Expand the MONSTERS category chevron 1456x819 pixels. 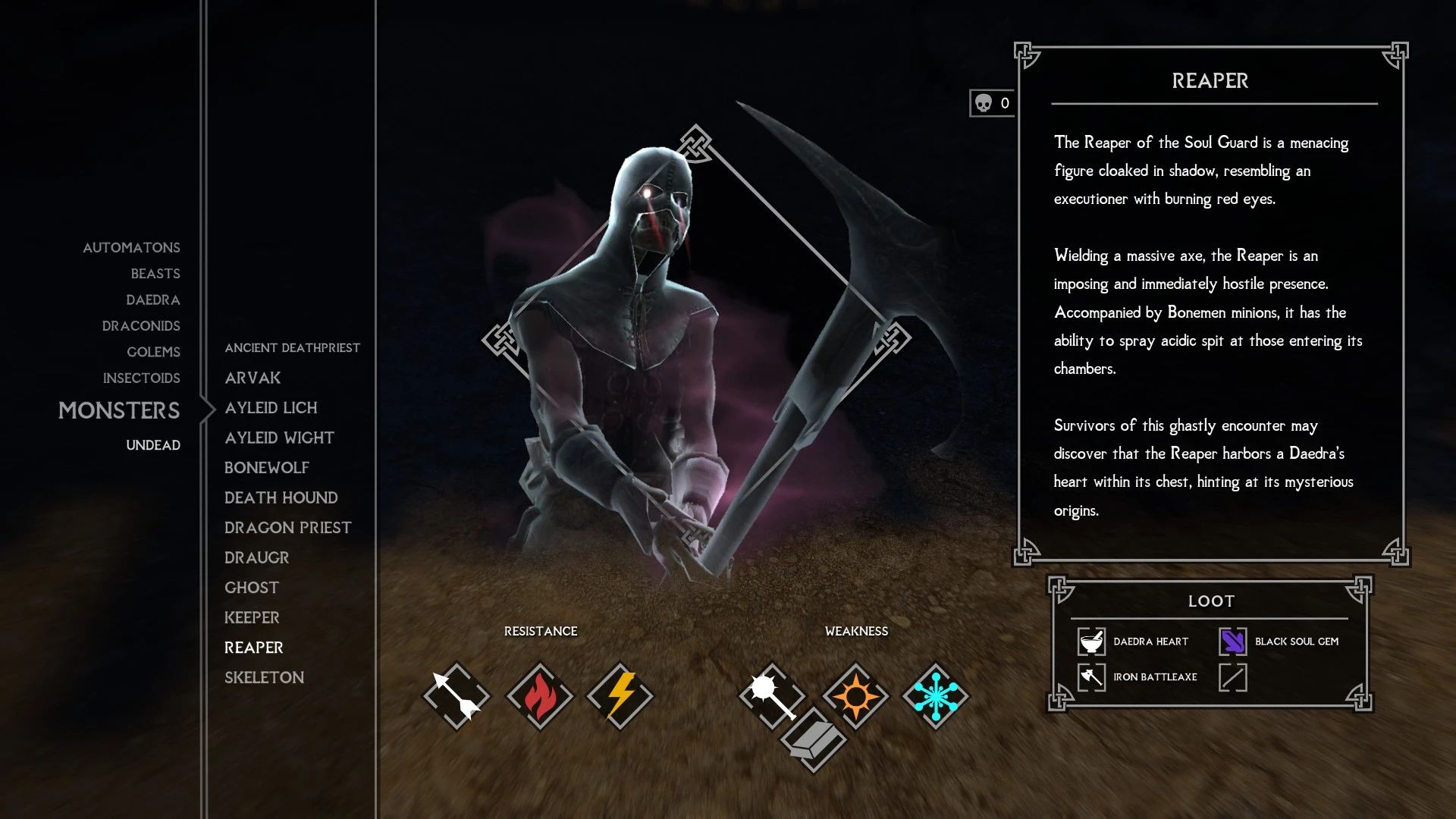tap(206, 409)
